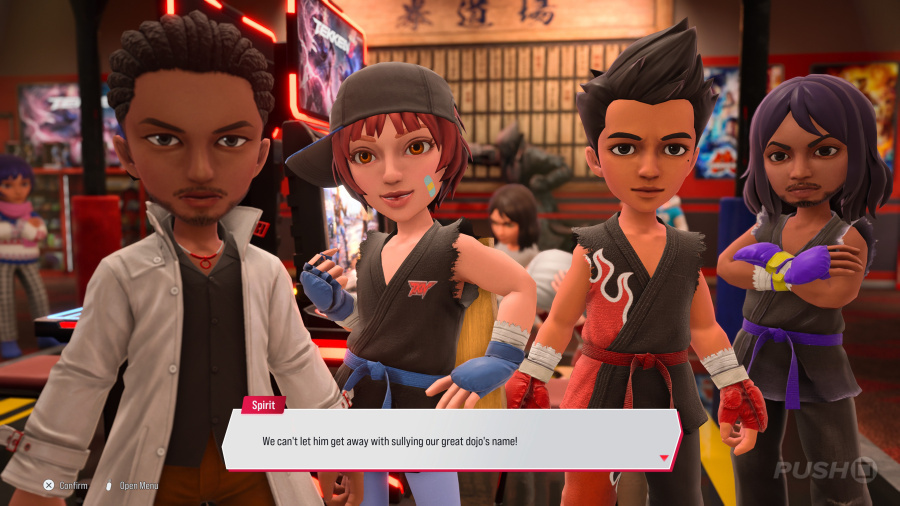Image resolution: width=900 pixels, height=506 pixels.
Task: Advance dialogue with the red arrow indicator
Action: (663, 458)
